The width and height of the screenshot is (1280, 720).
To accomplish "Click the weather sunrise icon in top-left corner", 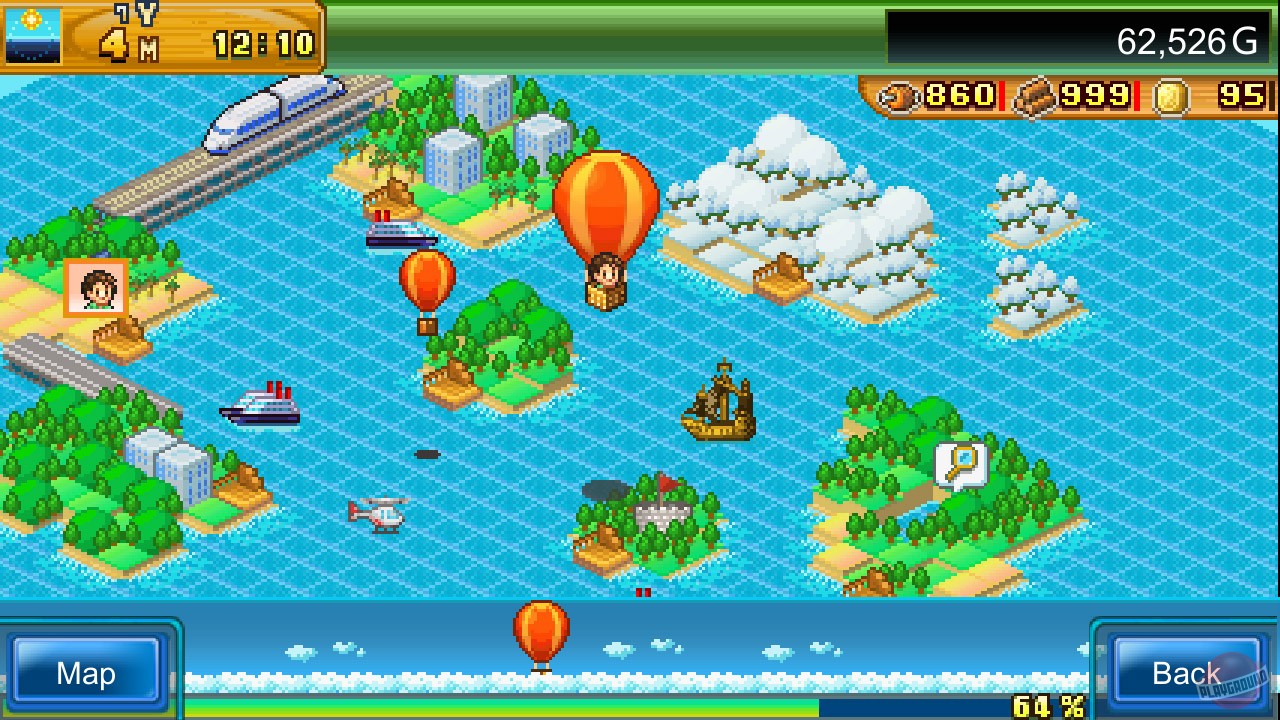I will pos(35,33).
